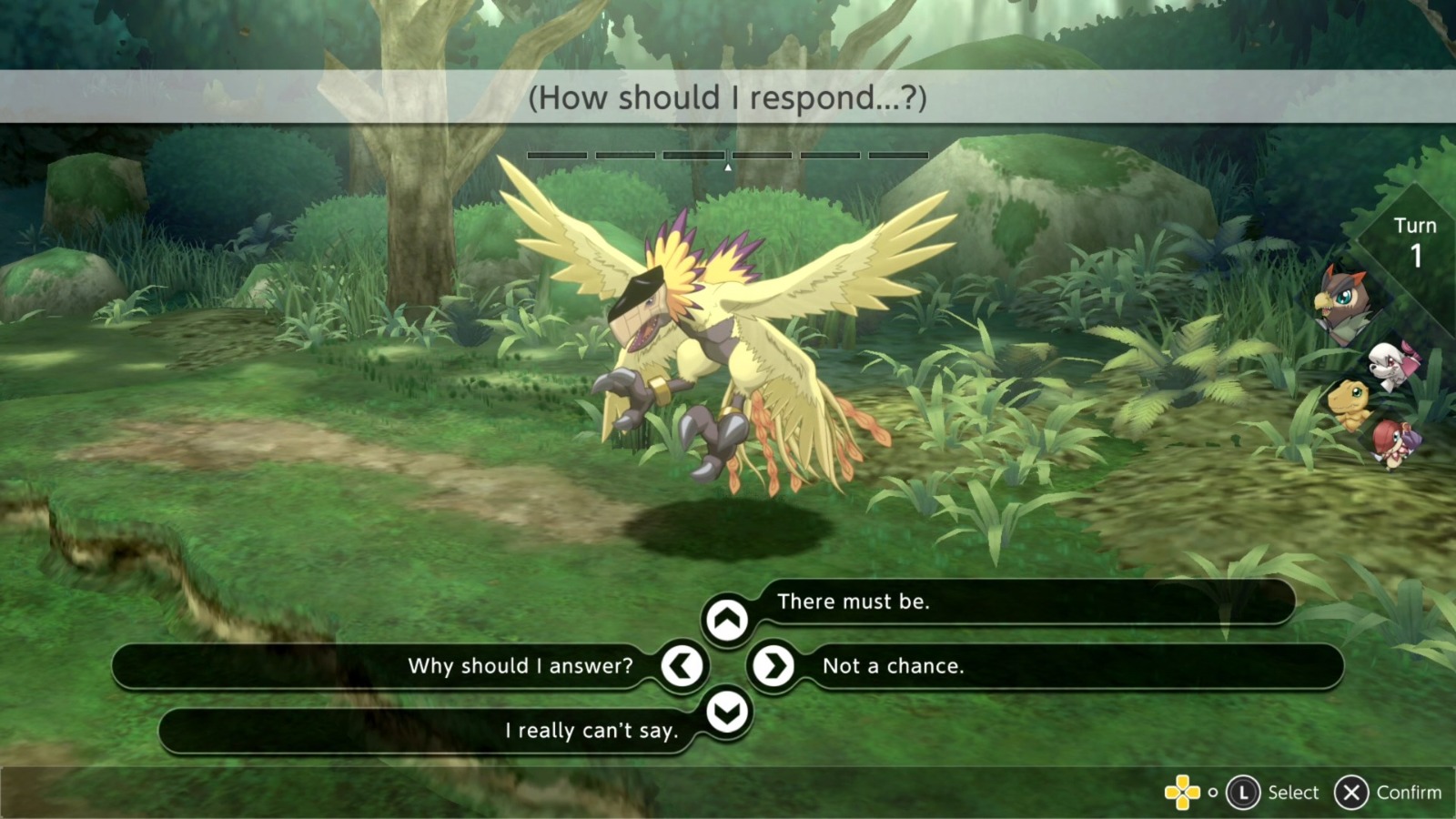
Task: Click the left directional choice arrow
Action: point(682,666)
